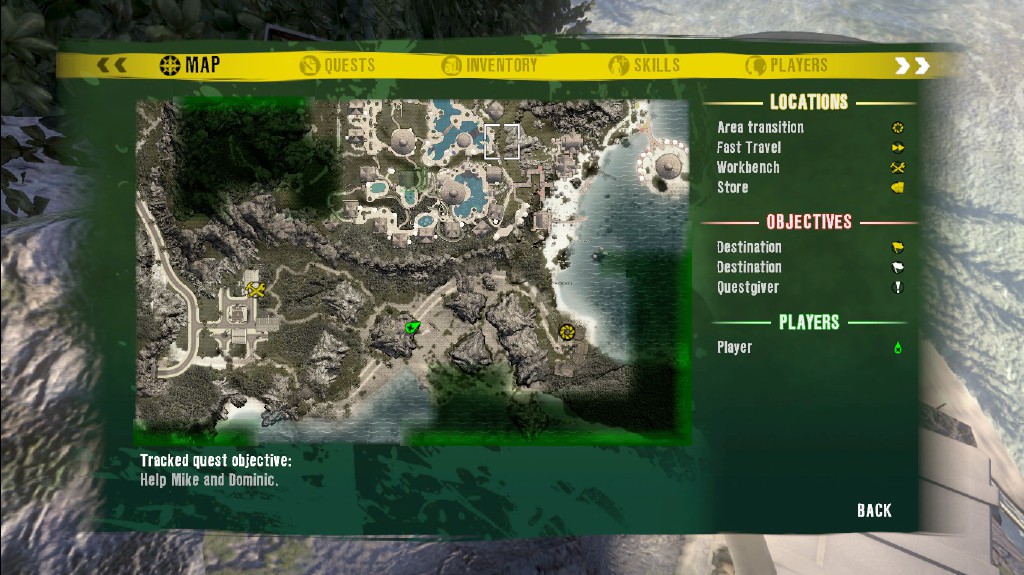Screen dimensions: 1024x575
Task: Click the green player arrow on the map
Action: [410, 327]
